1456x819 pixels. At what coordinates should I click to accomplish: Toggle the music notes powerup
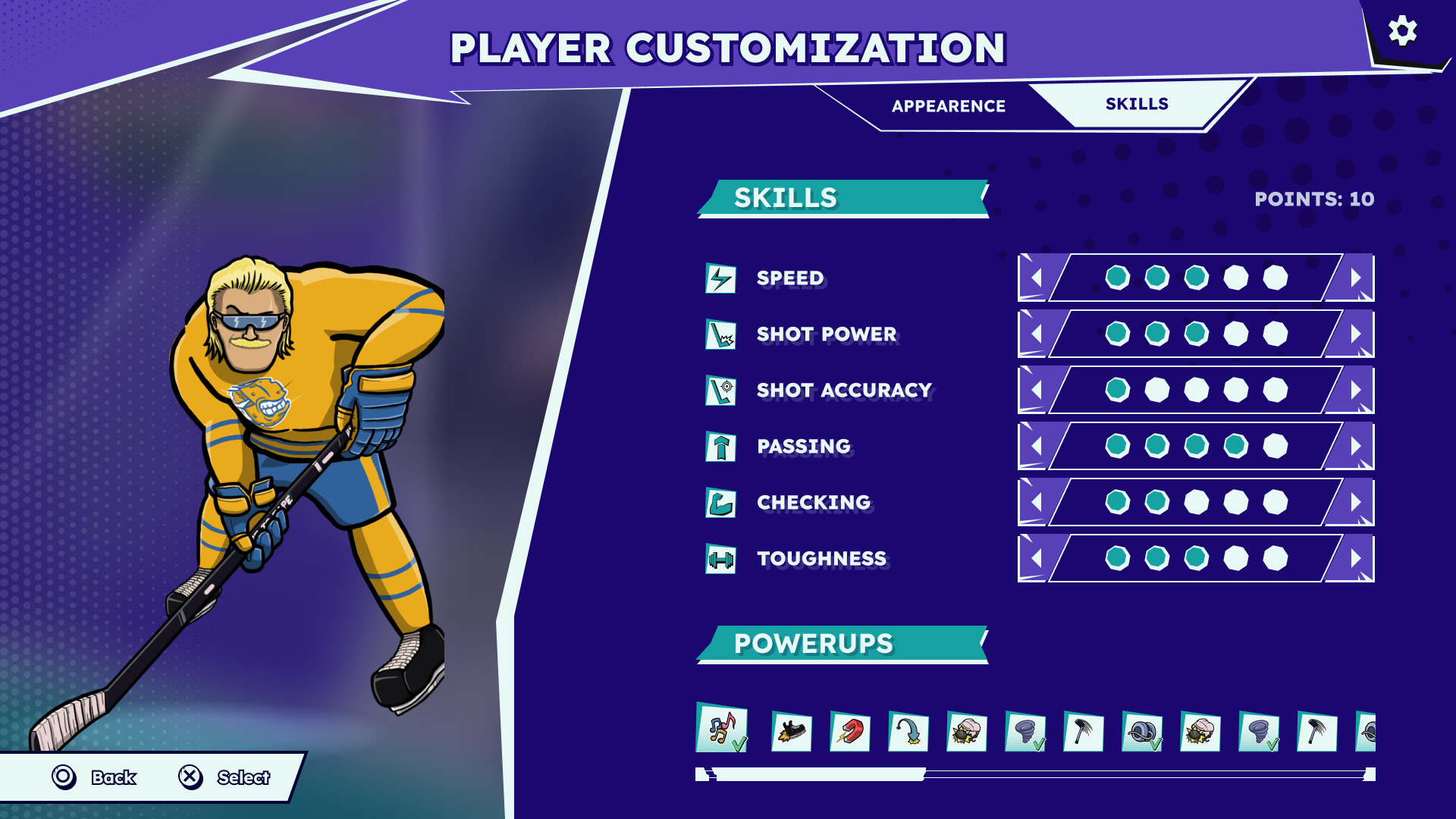[x=722, y=729]
